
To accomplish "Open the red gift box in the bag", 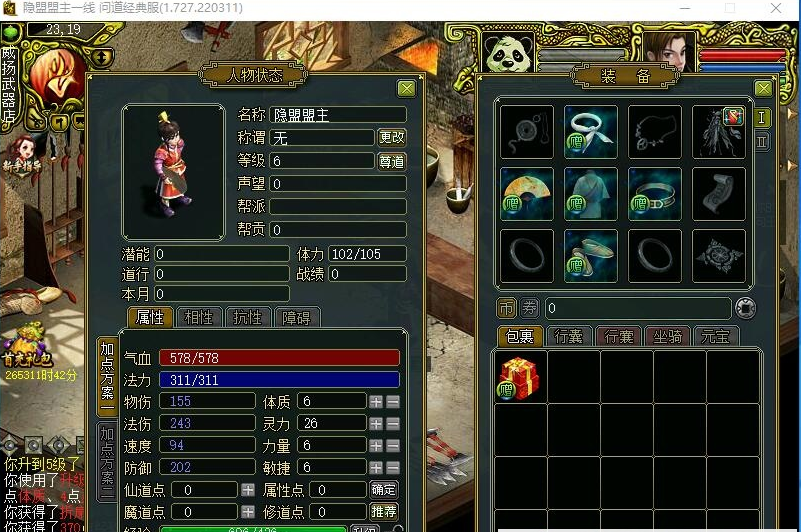I will pos(520,377).
